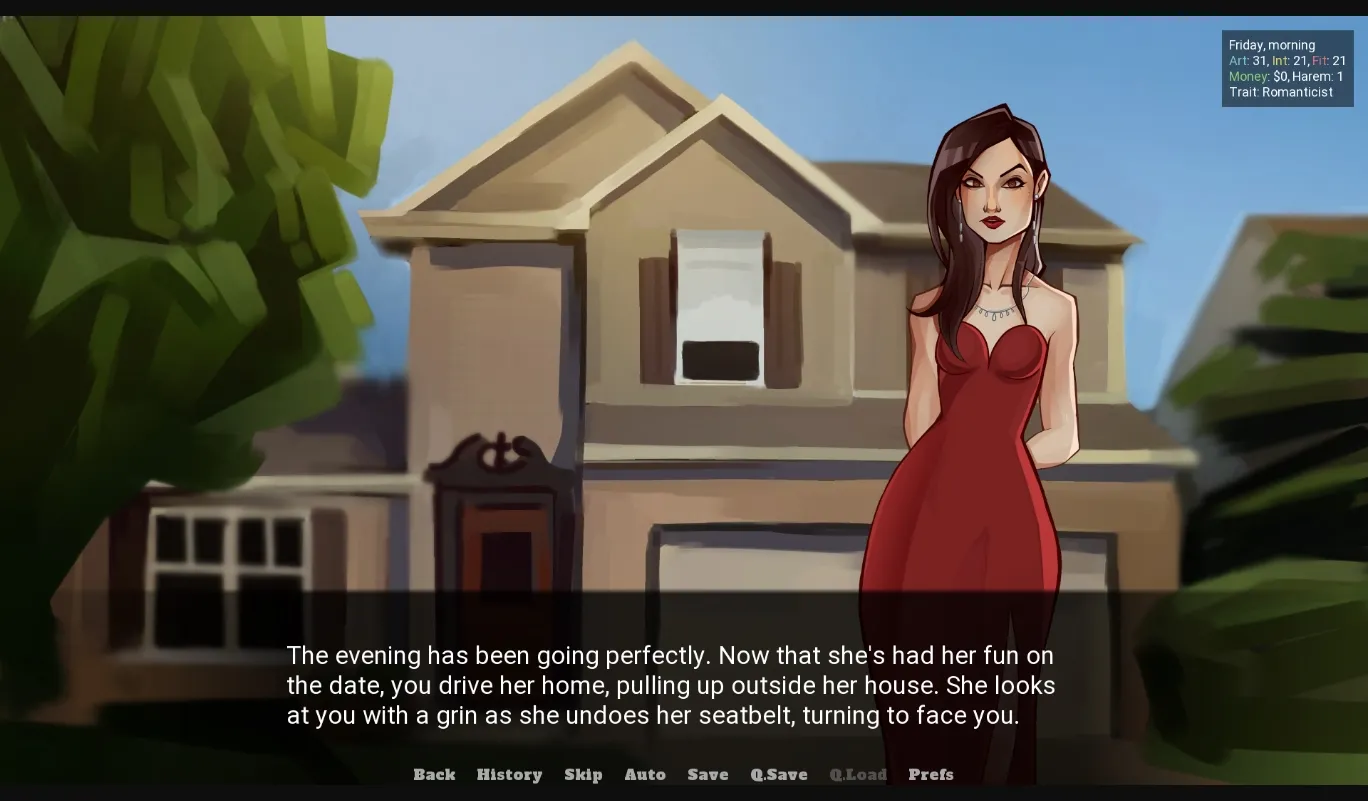Open the Save screen
The image size is (1368, 801).
(x=707, y=774)
